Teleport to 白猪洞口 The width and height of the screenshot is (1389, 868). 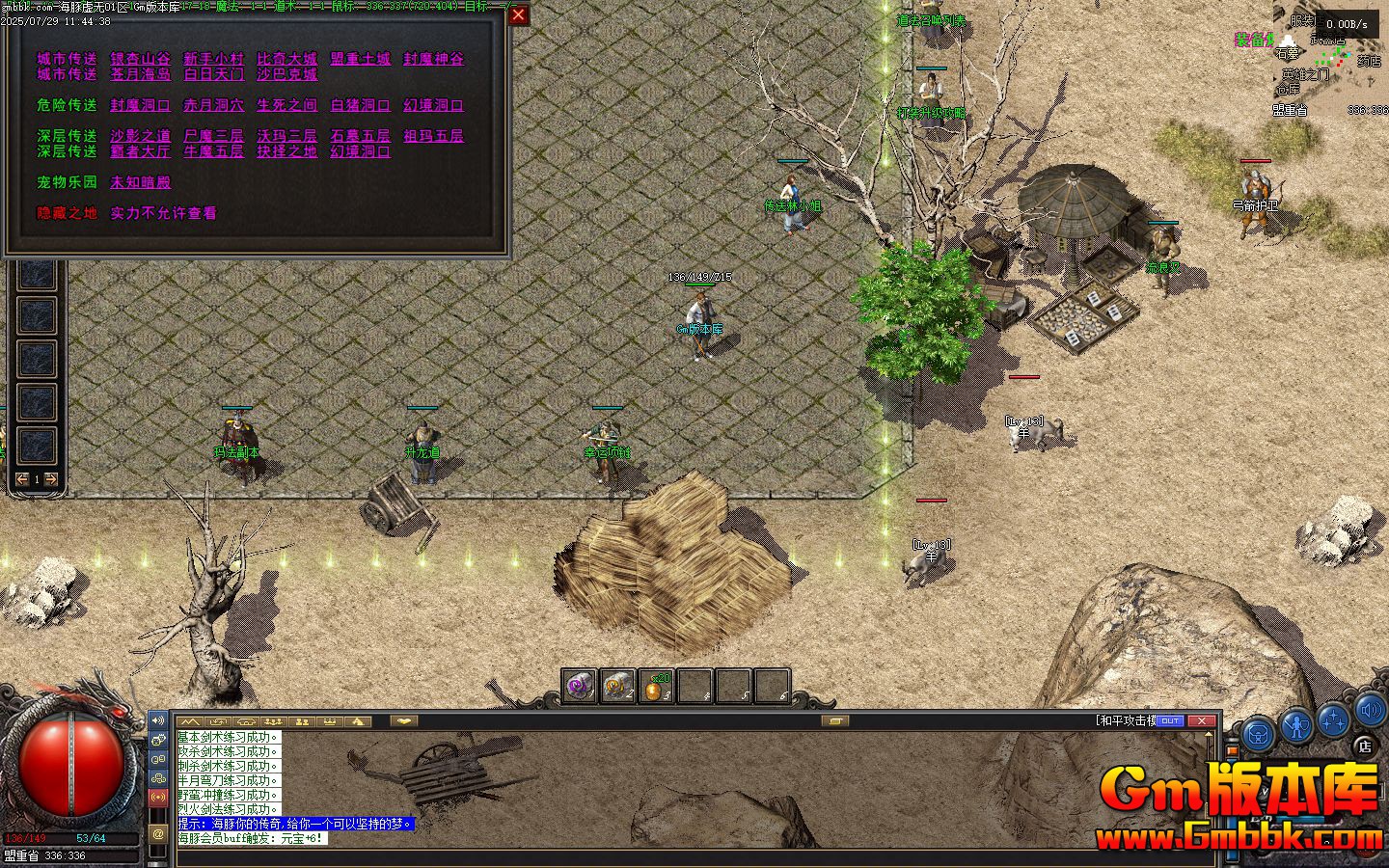coord(360,105)
